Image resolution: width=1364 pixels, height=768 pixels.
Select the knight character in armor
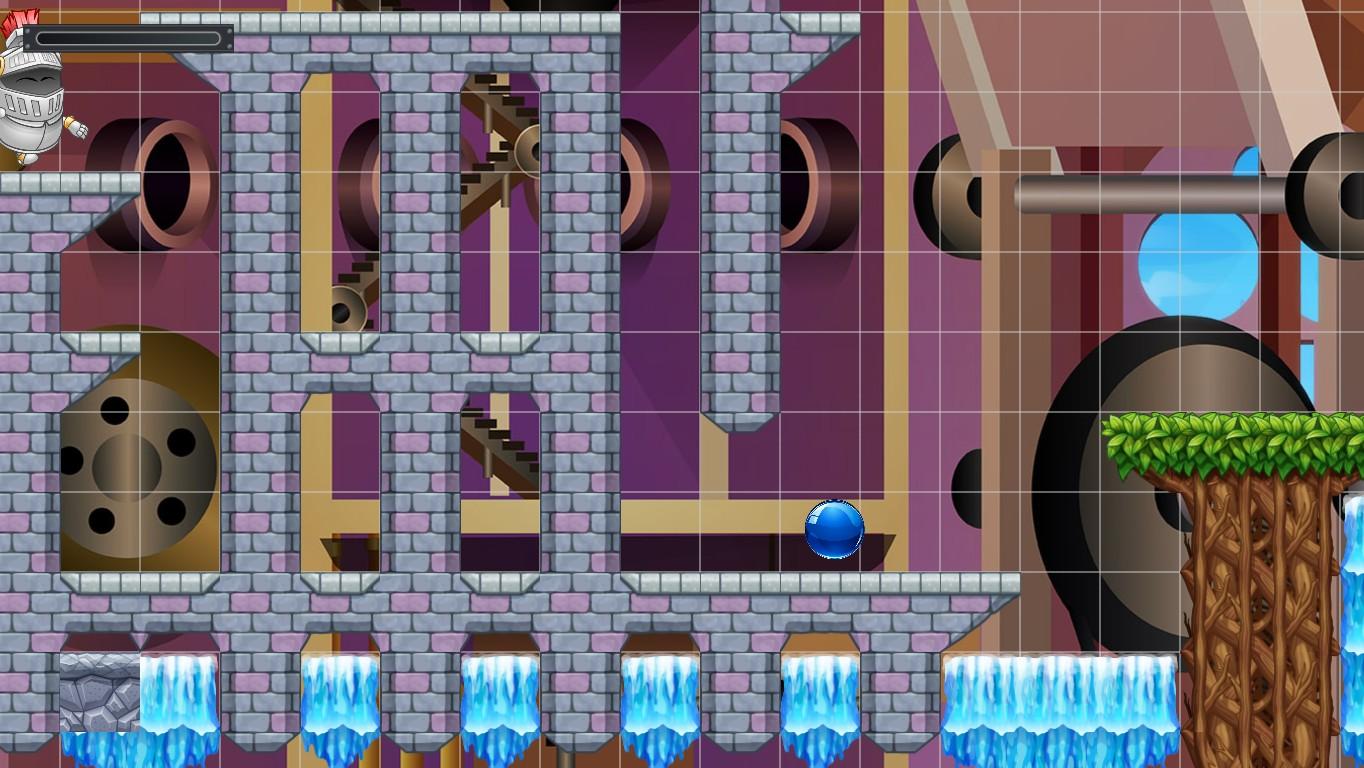[x=35, y=105]
